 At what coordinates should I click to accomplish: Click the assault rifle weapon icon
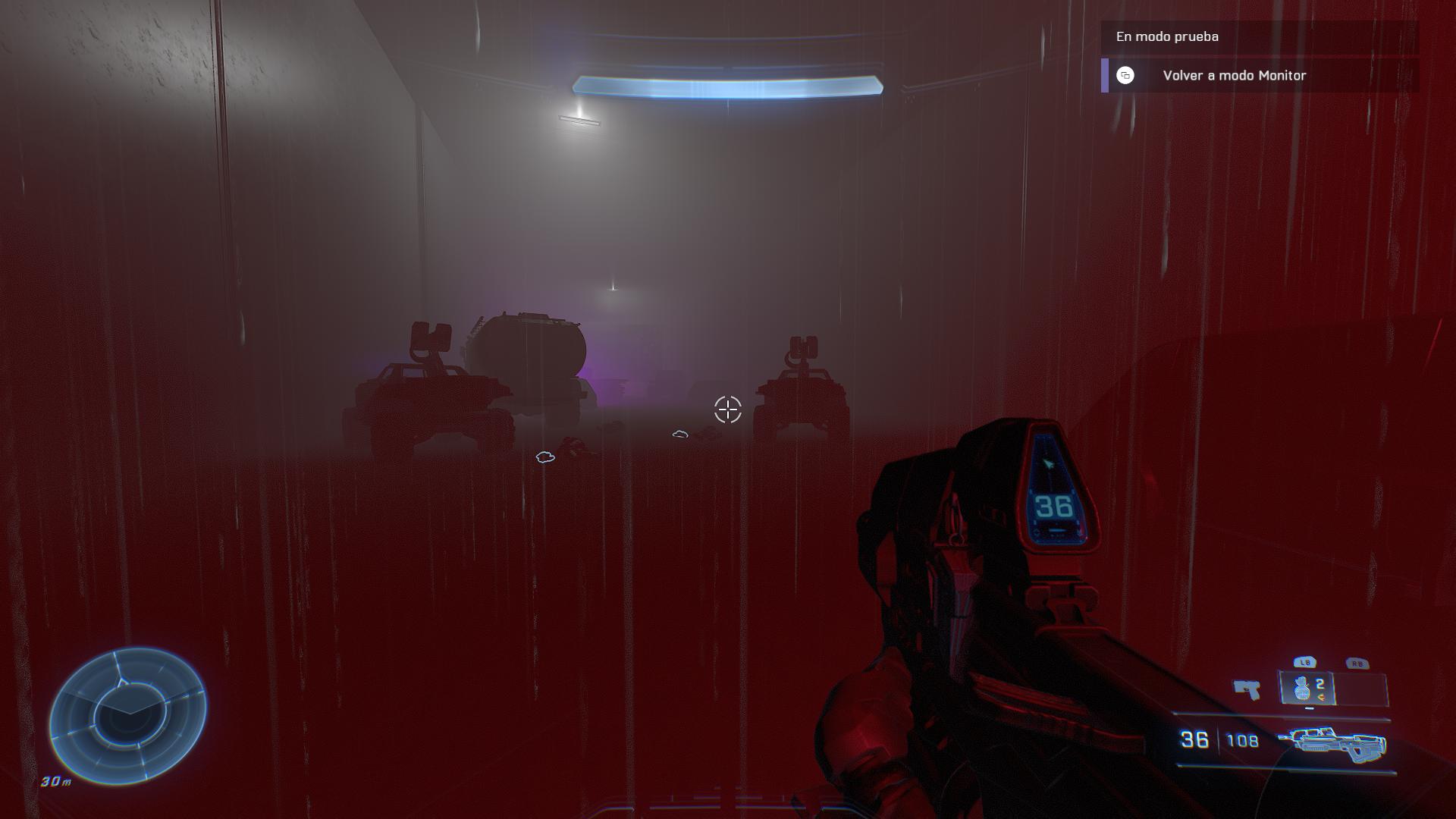pyautogui.click(x=1332, y=742)
